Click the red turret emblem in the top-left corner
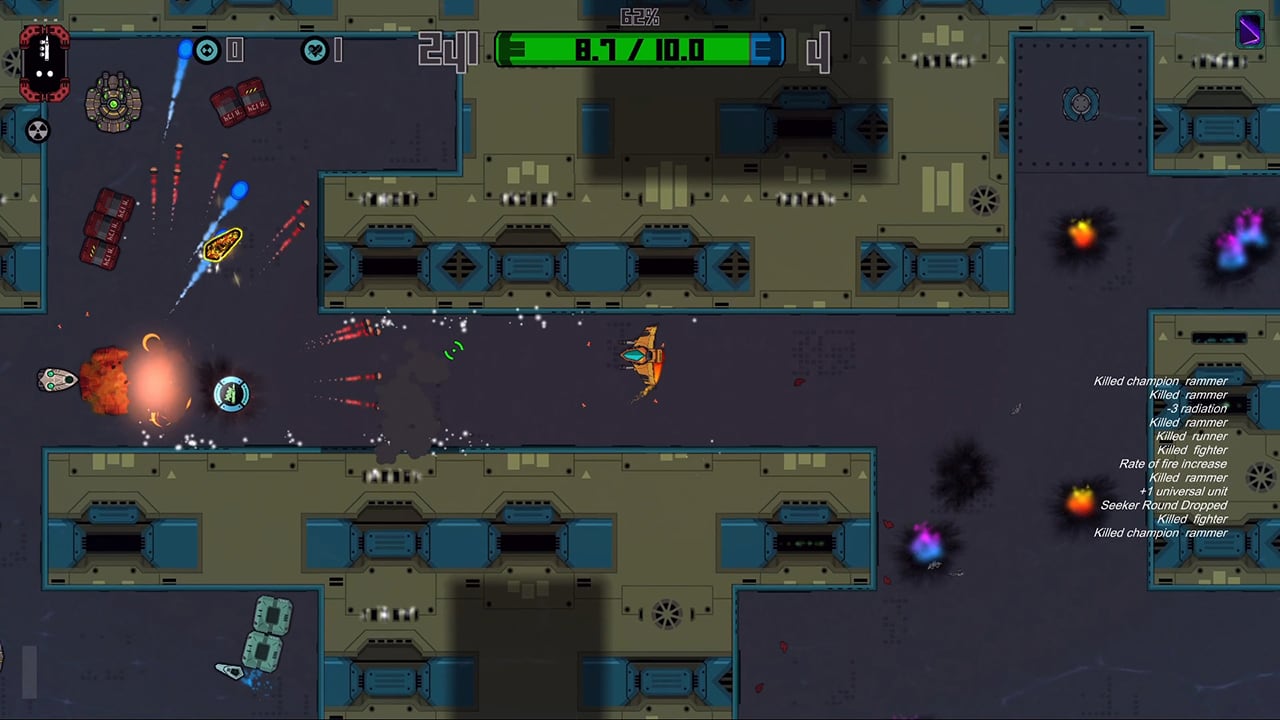 point(43,63)
